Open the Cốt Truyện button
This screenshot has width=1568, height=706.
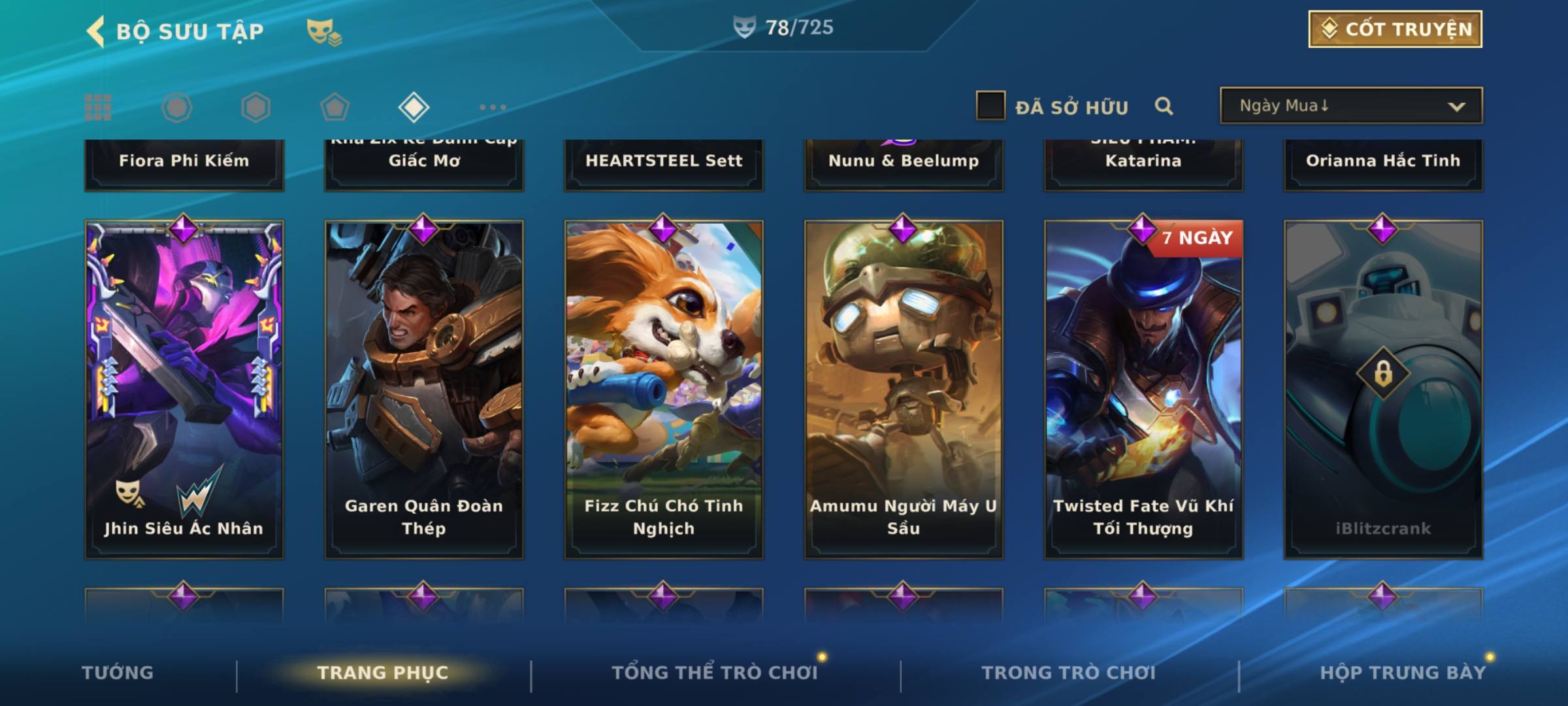coord(1395,29)
